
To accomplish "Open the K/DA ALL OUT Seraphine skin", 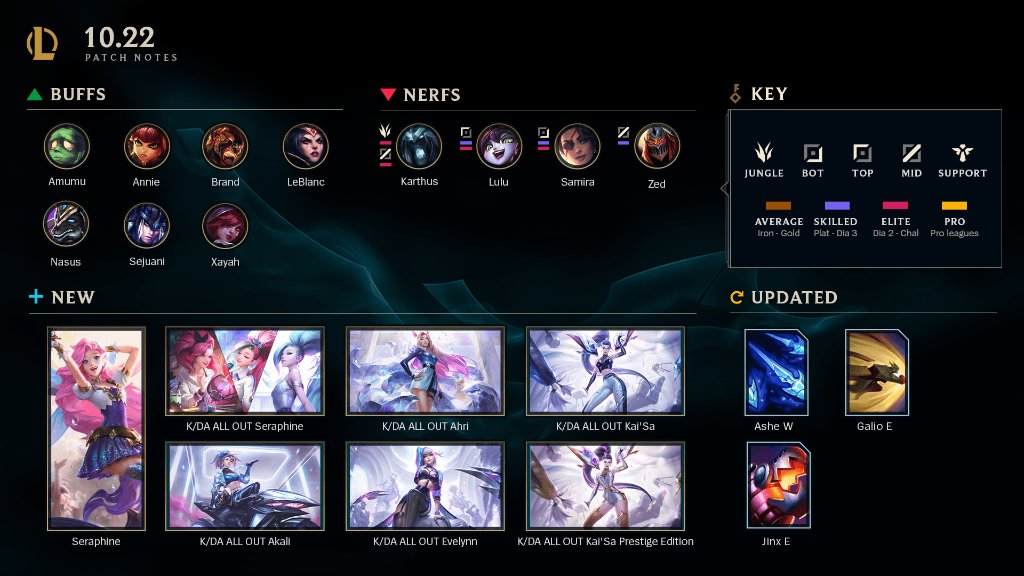I will [245, 371].
